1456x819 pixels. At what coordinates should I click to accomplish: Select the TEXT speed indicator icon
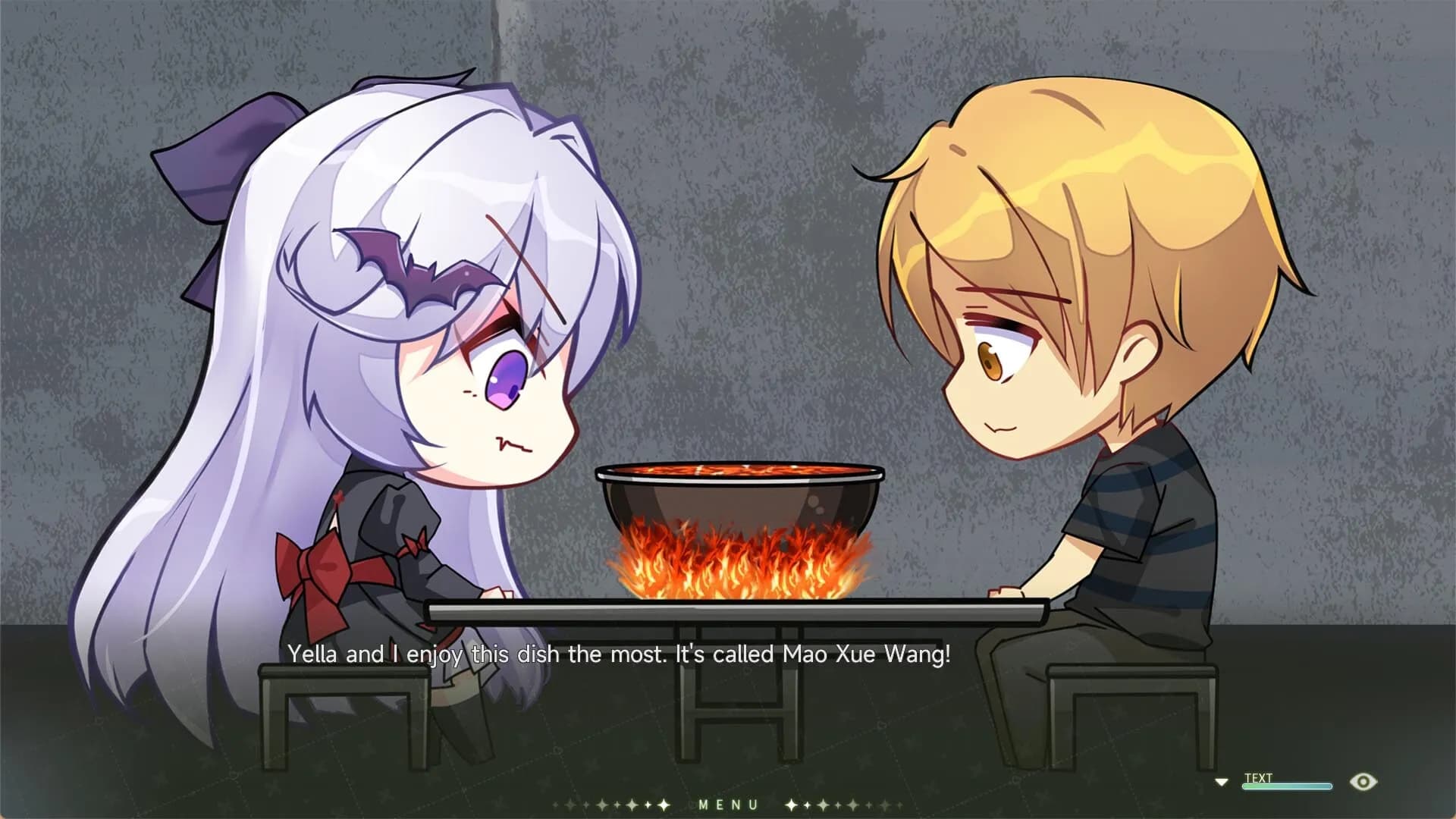click(x=1259, y=777)
